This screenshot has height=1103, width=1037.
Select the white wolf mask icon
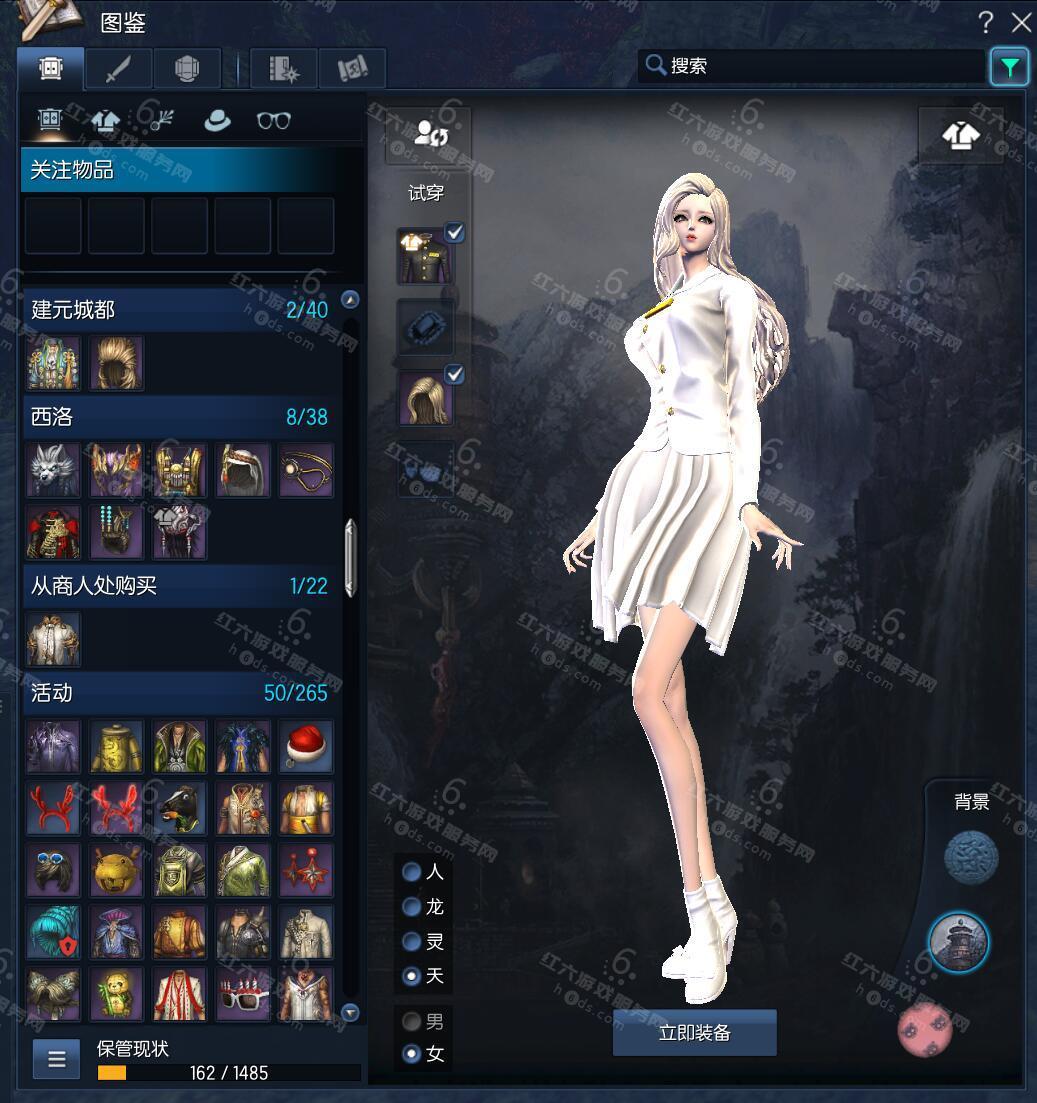[53, 471]
